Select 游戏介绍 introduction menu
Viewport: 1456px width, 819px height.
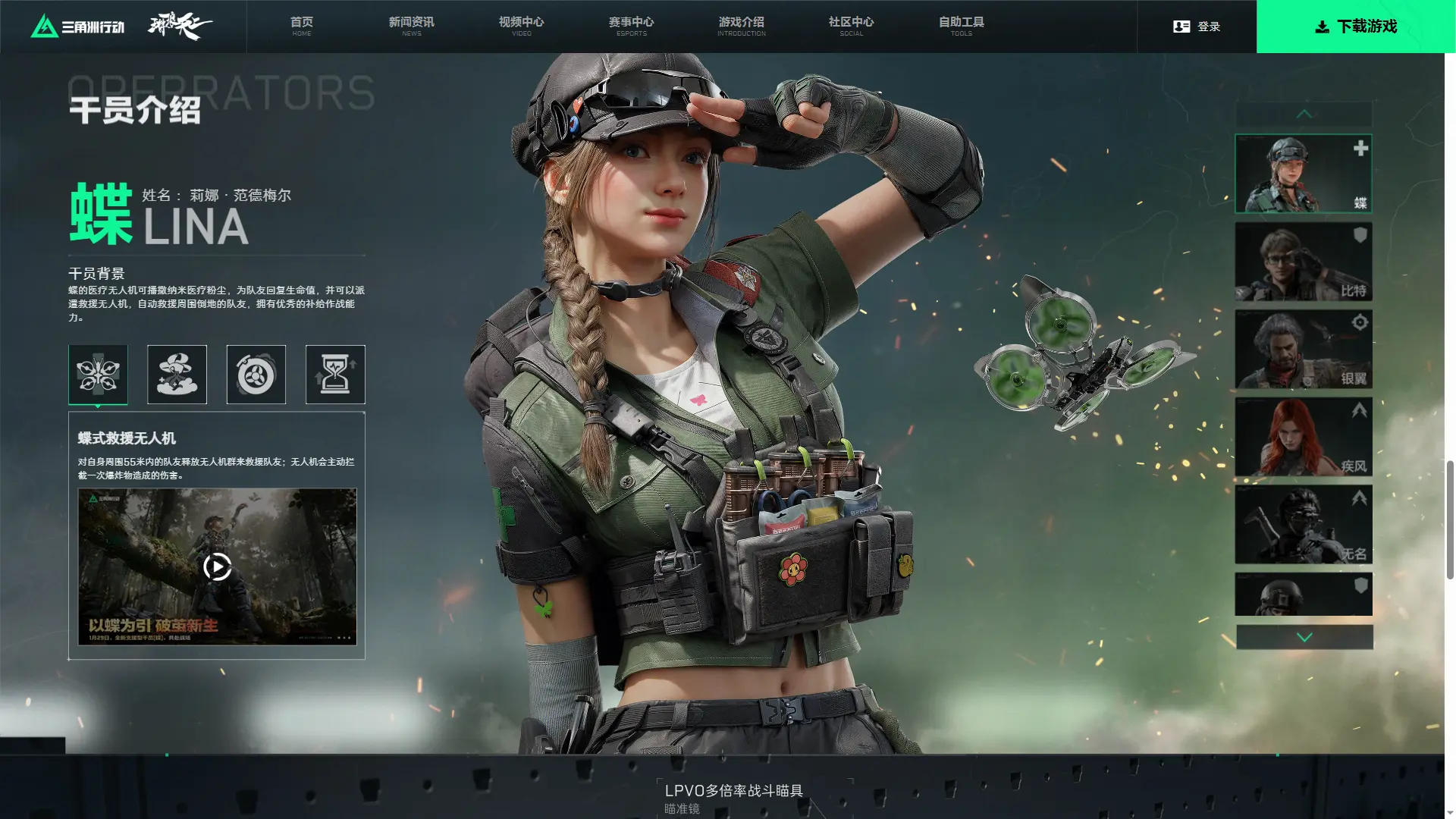point(741,26)
